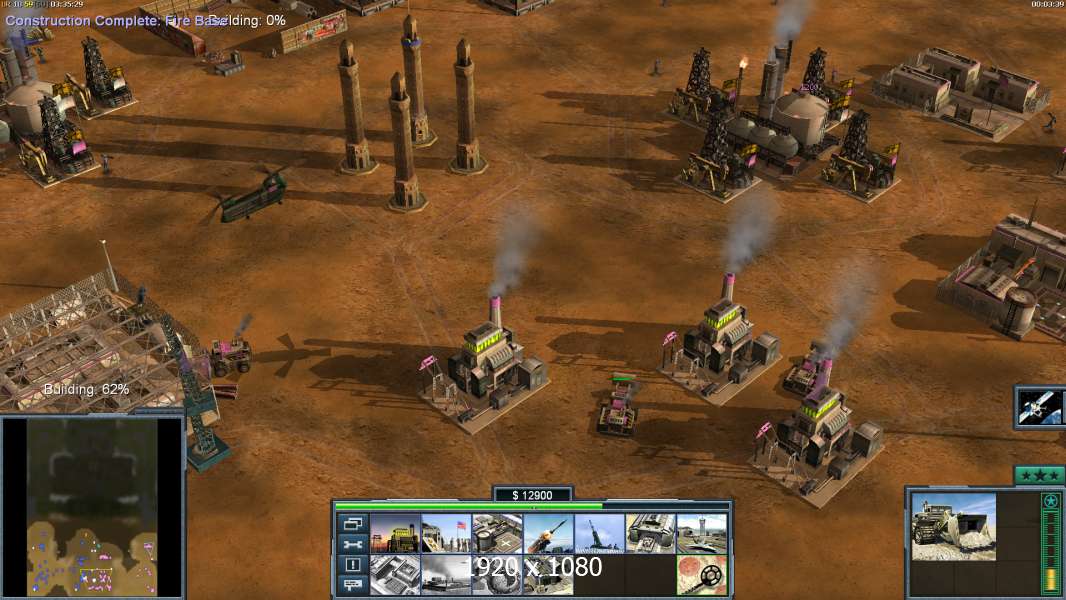
Task: Select the Strategy Center build icon
Action: coord(395,575)
